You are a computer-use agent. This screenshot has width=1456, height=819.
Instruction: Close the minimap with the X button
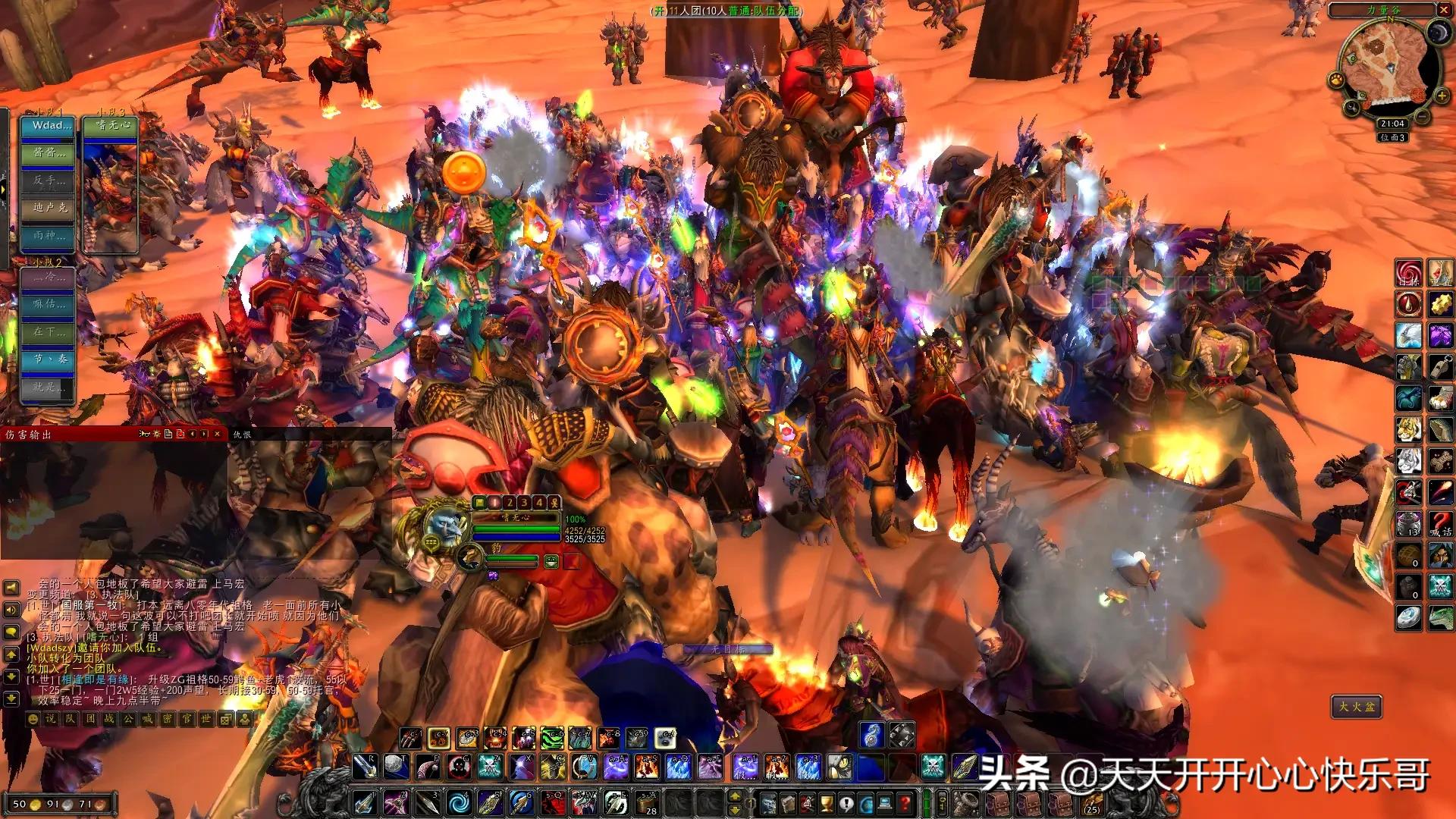point(1442,10)
